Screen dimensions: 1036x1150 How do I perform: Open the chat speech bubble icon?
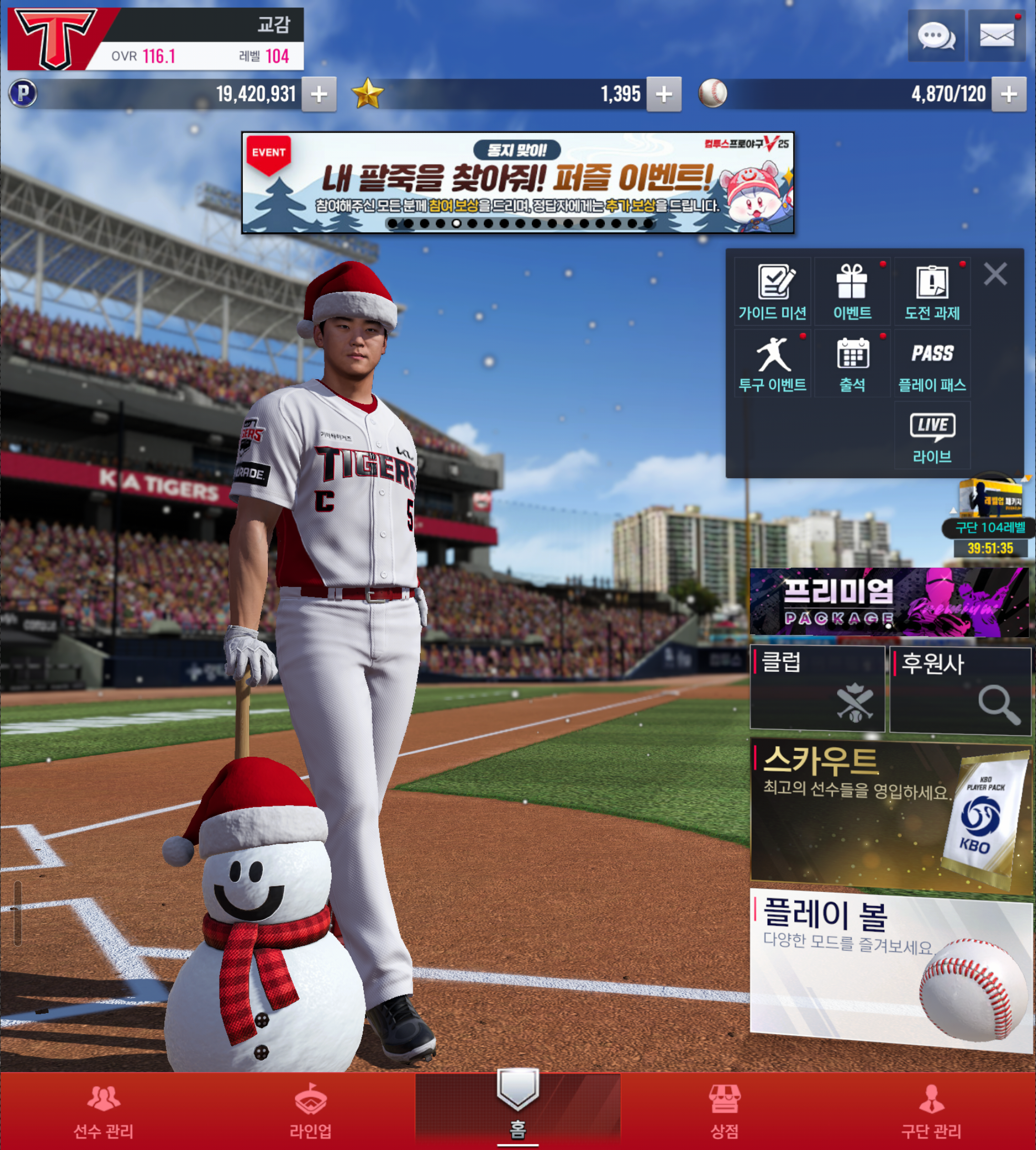[936, 36]
